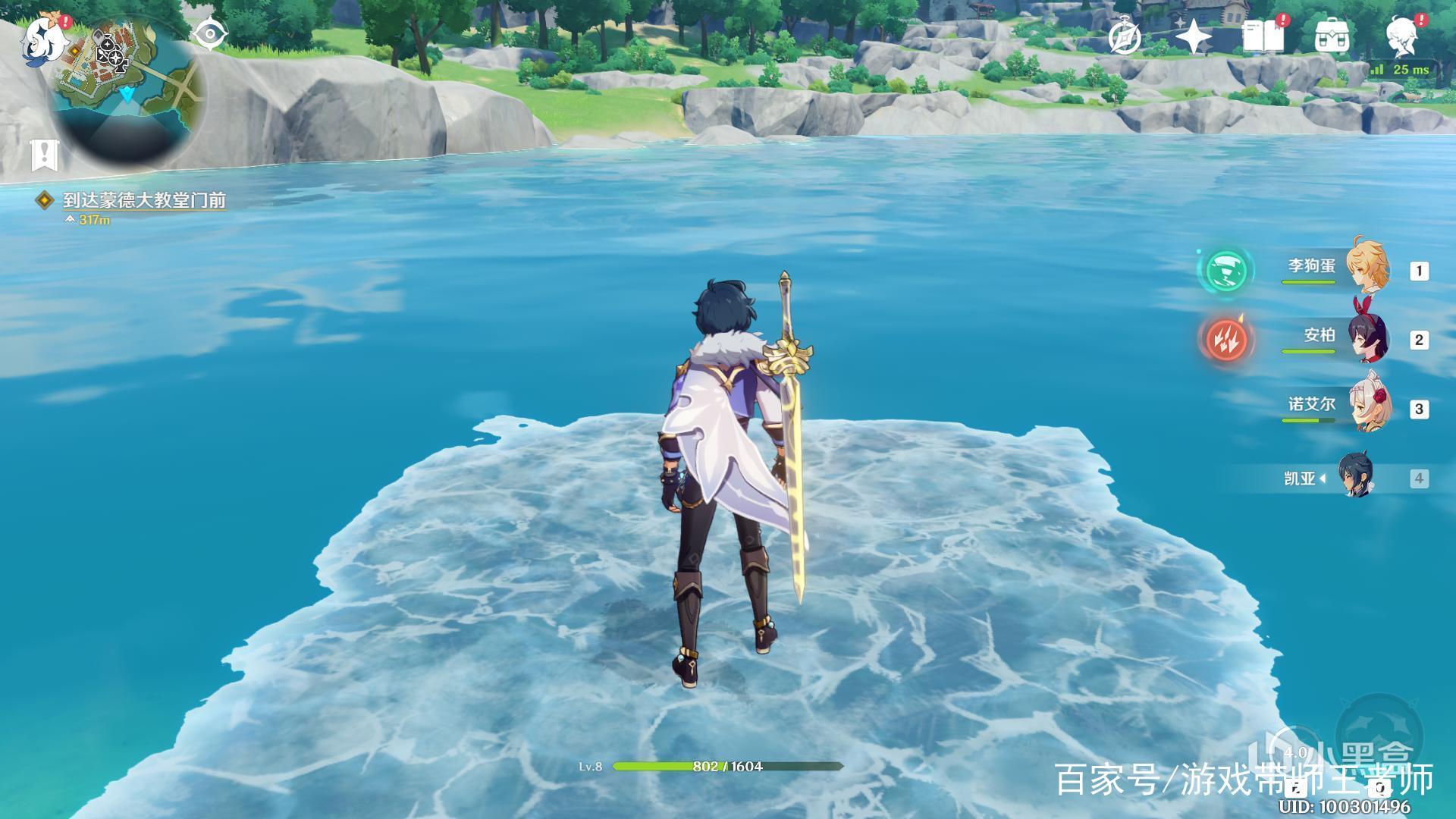1456x819 pixels.
Task: Open the compass events icon
Action: 1124,37
